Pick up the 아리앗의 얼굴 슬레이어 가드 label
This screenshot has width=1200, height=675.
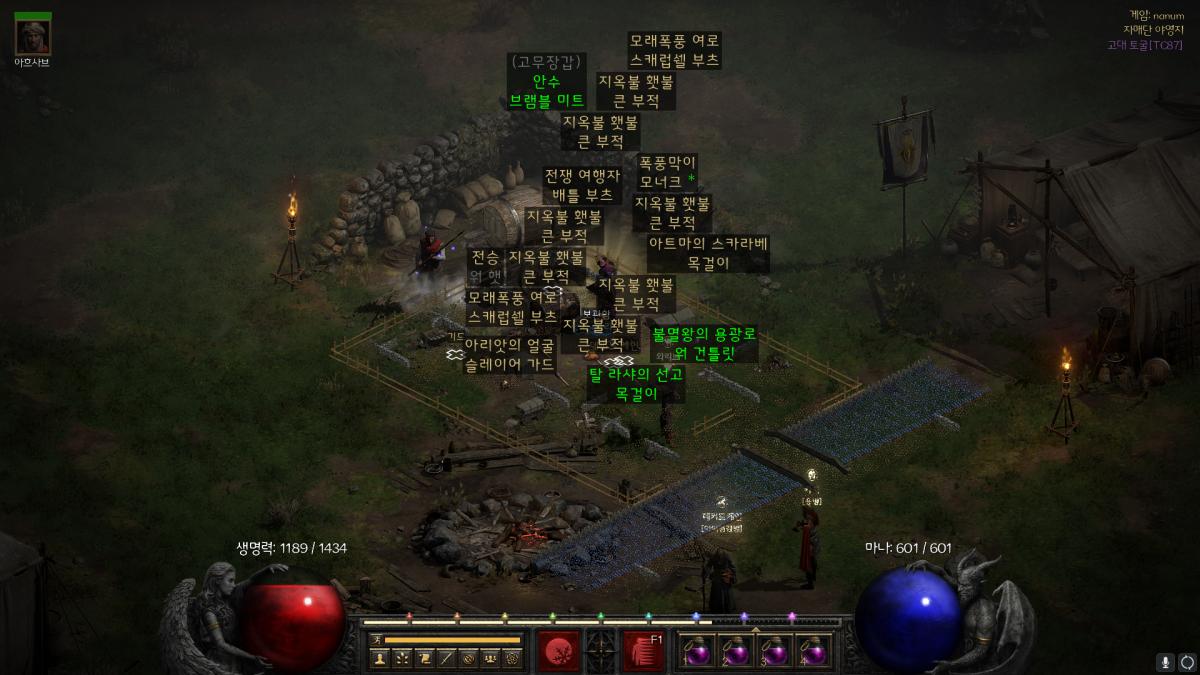coord(509,355)
